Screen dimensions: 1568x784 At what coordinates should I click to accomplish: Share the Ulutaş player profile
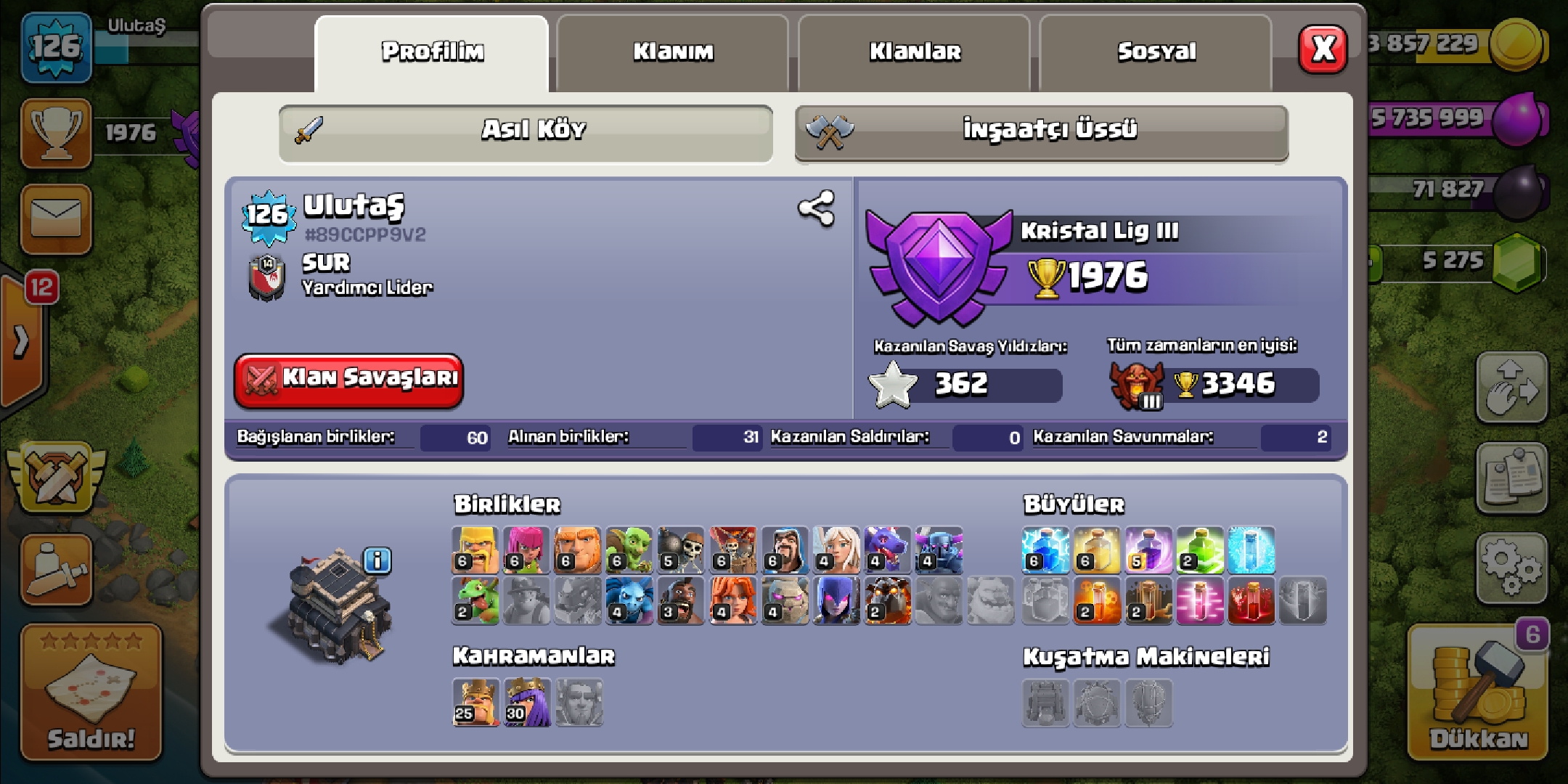click(816, 209)
